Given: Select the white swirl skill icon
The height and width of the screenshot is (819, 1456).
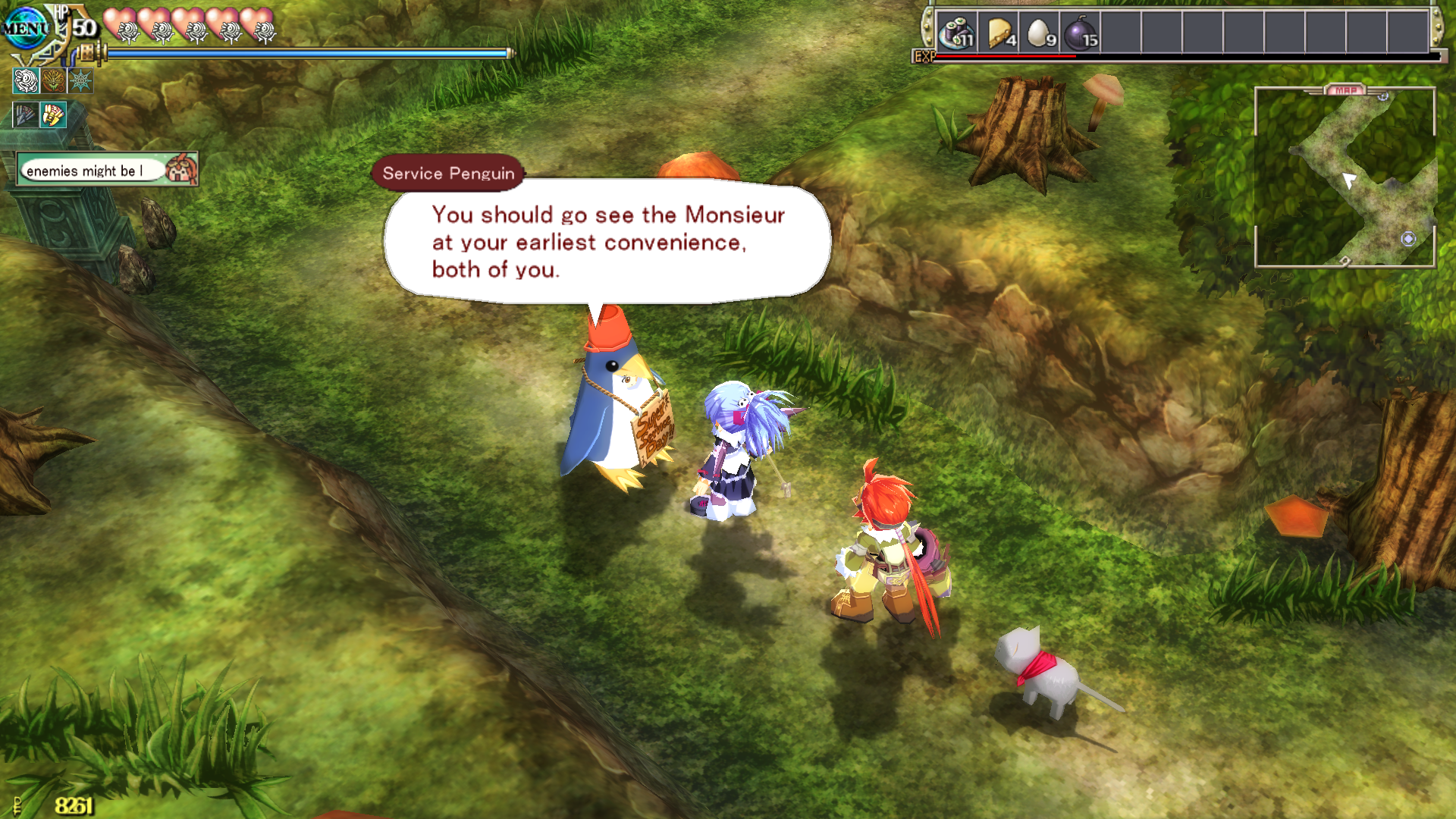Looking at the screenshot, I should pos(26,80).
